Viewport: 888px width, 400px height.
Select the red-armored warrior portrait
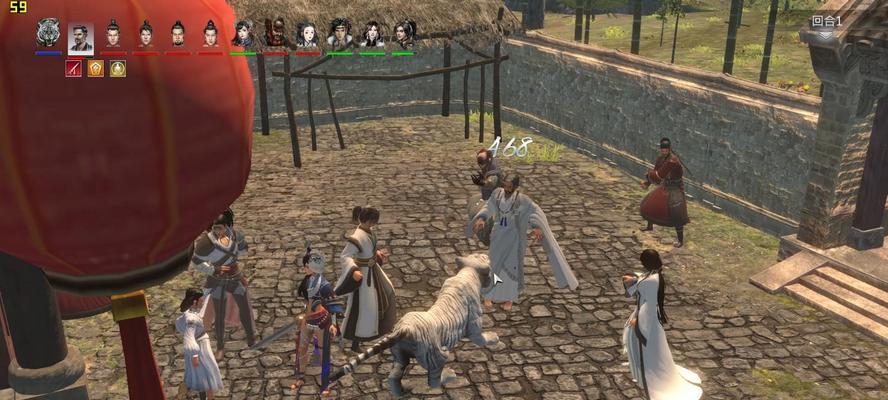[275, 33]
